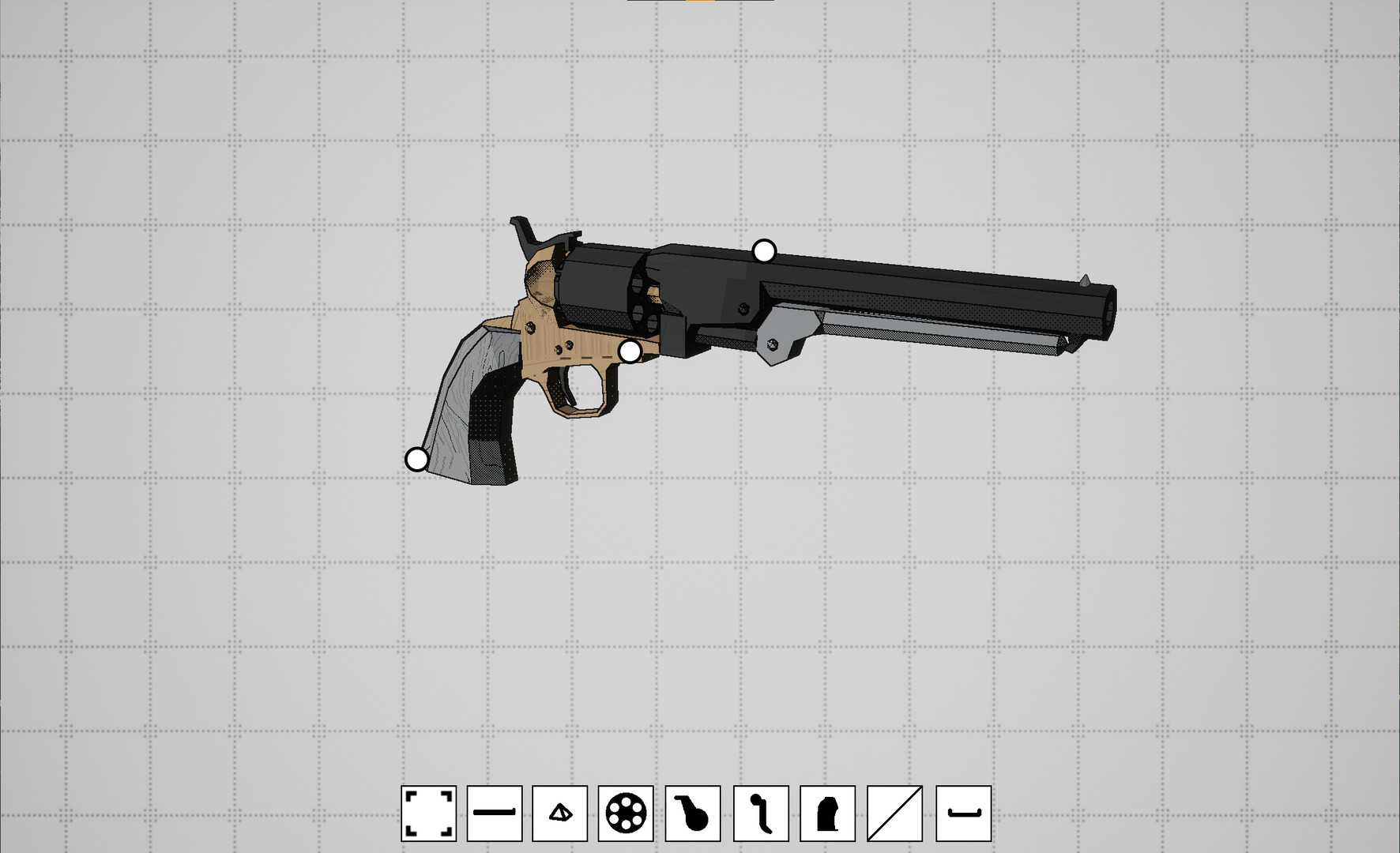
Task: Pick the revolver cylinder icon
Action: (626, 814)
